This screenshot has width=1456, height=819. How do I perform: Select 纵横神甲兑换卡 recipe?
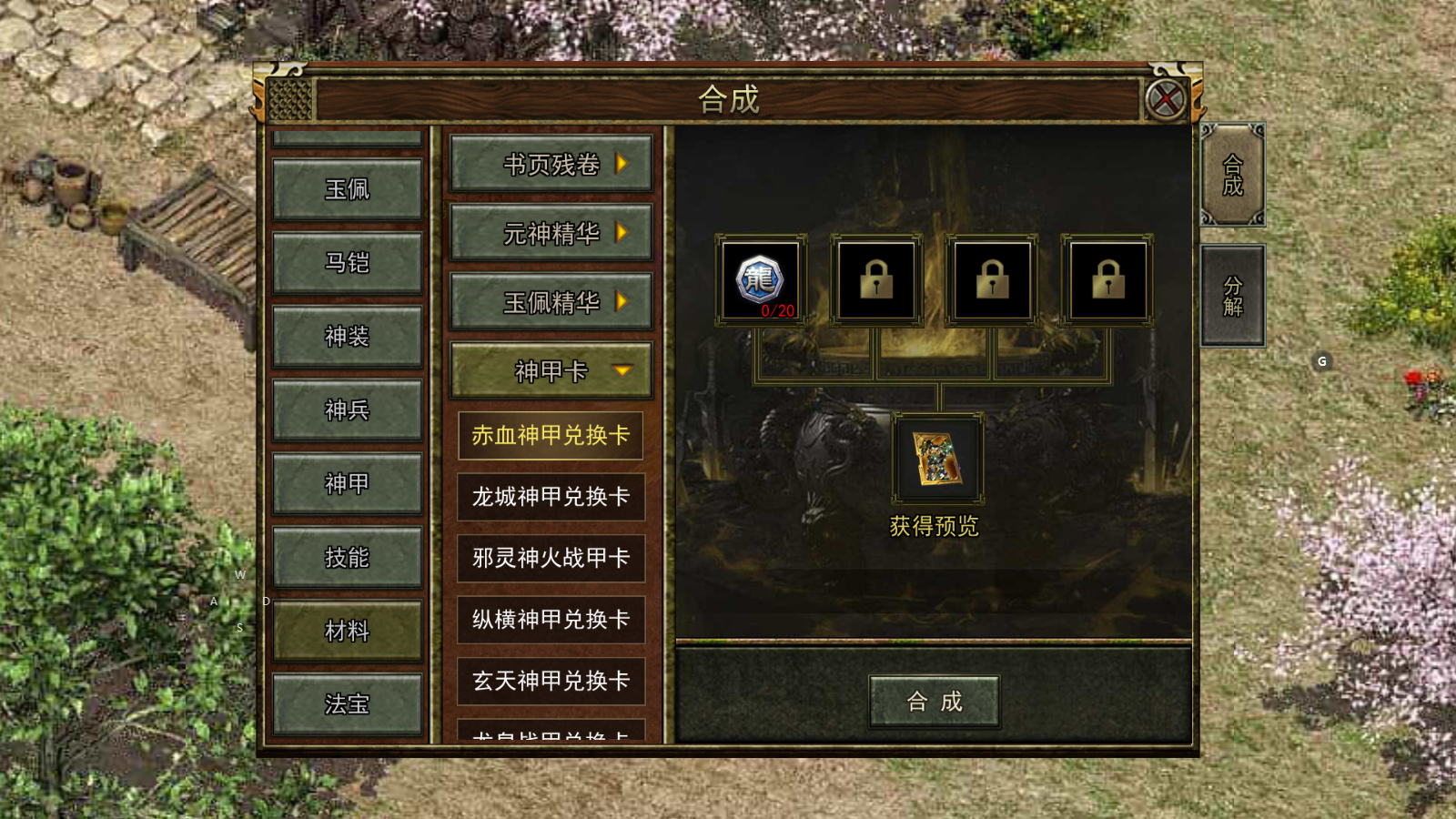pos(551,620)
